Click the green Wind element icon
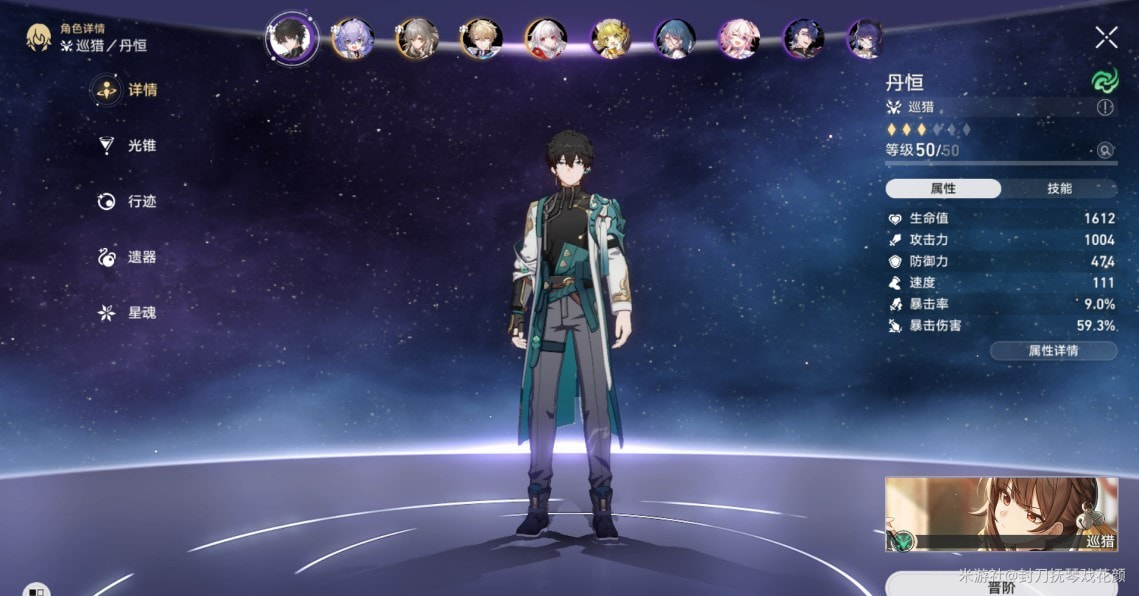 (1104, 82)
